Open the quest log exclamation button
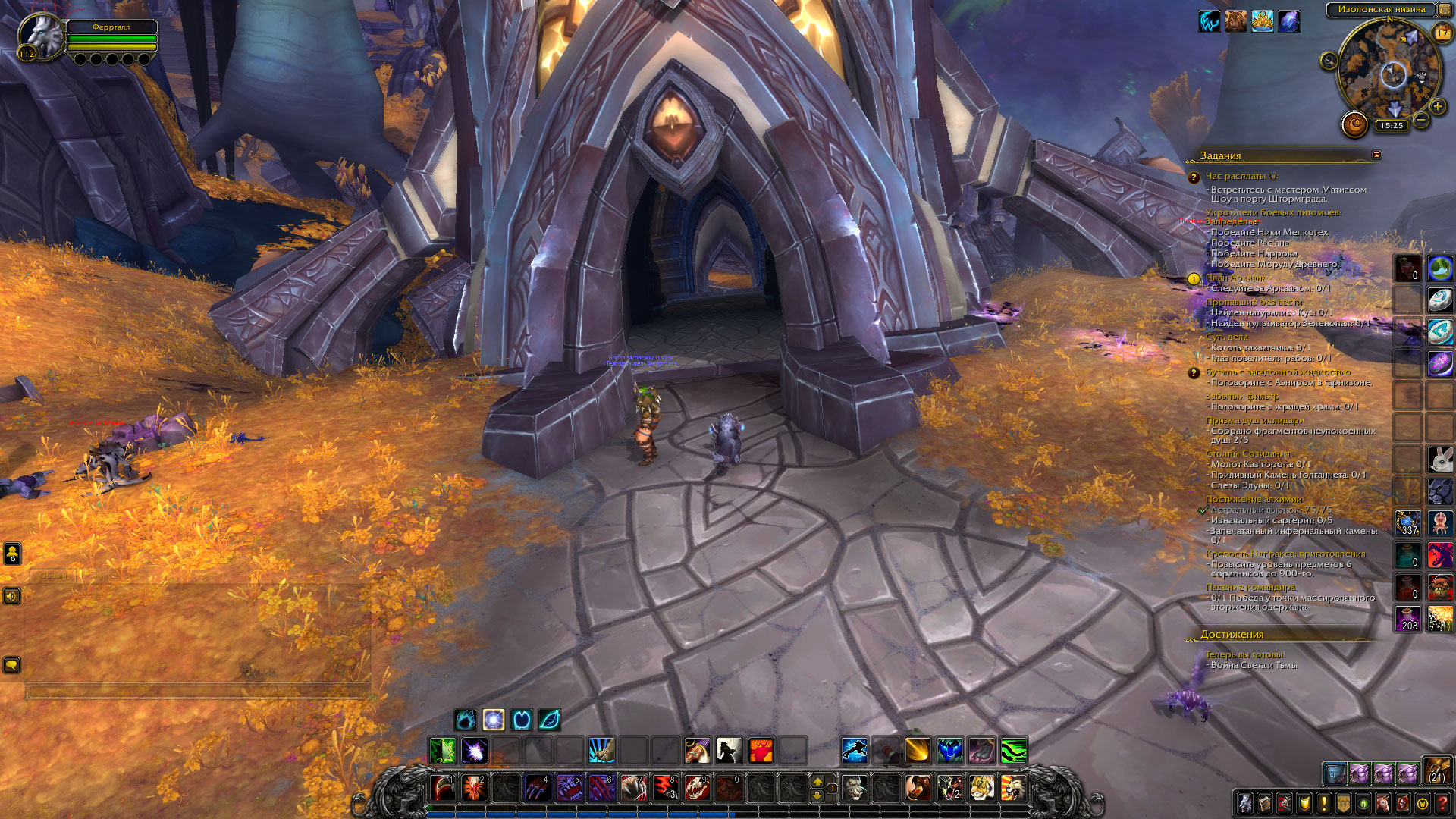This screenshot has height=819, width=1456. (x=1324, y=803)
